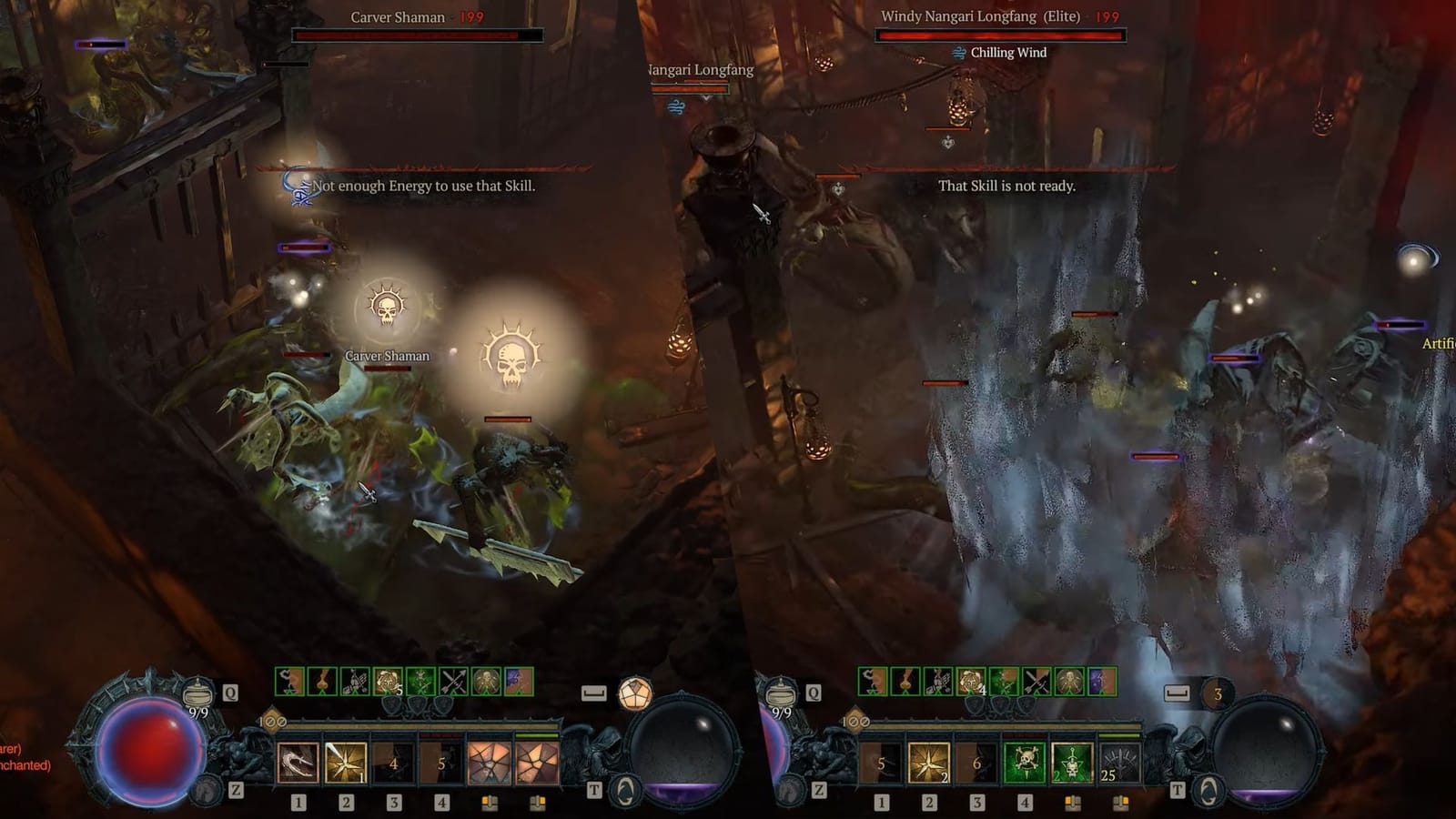Click the bone scythe skill in slot 1

coord(296,763)
